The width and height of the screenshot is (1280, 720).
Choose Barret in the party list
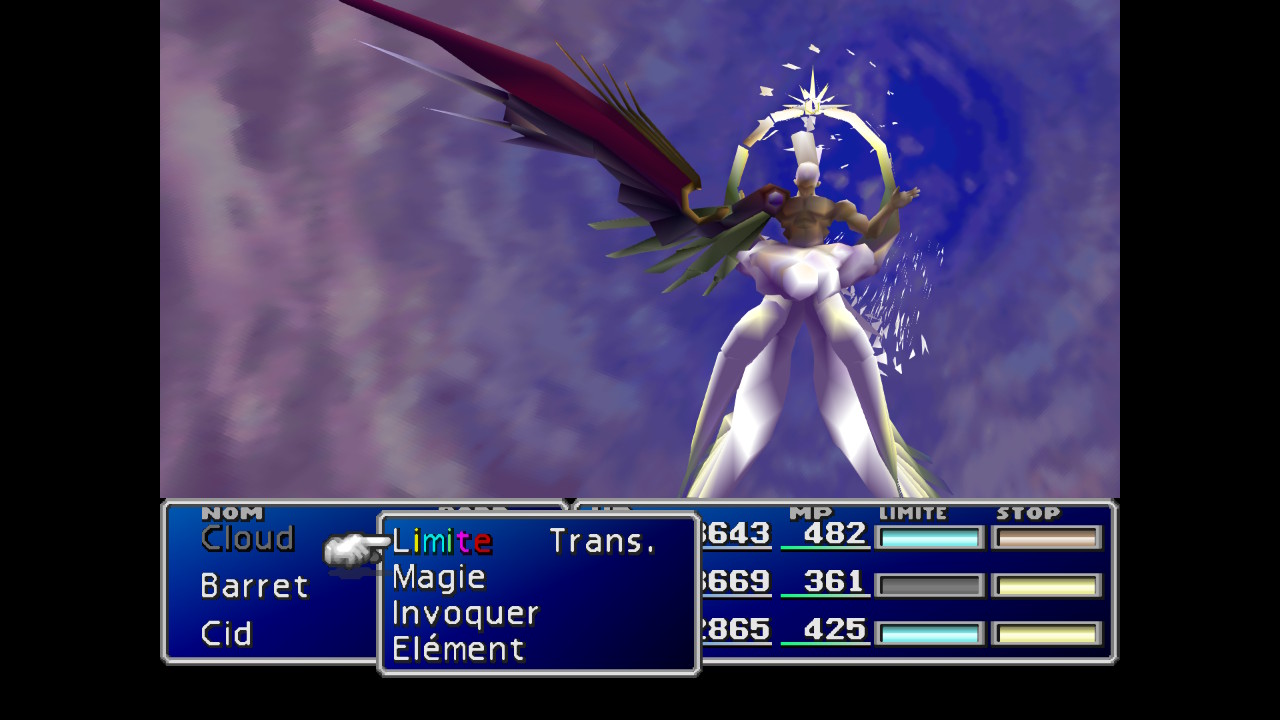[x=254, y=586]
